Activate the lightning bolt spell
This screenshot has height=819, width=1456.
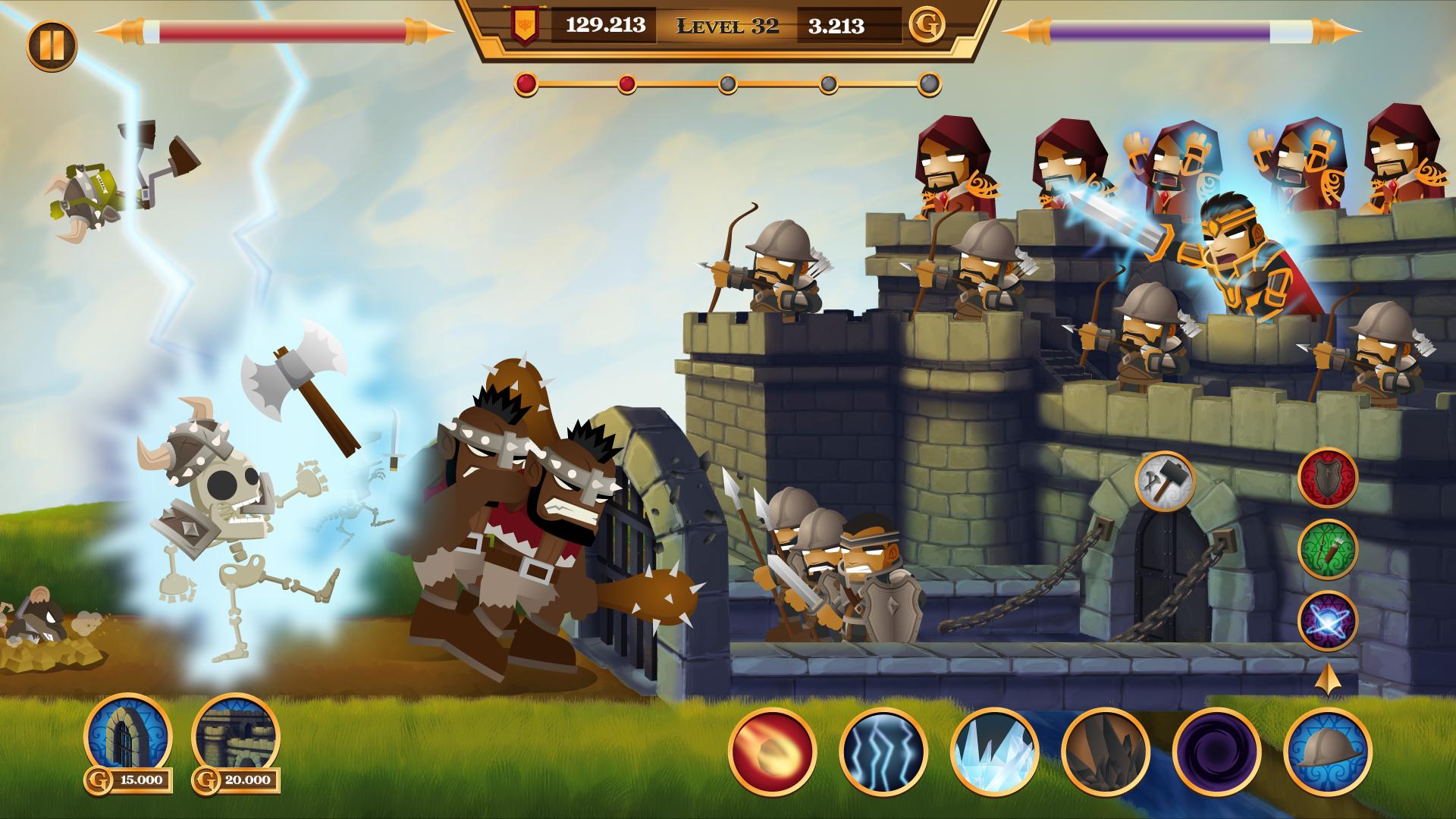pos(883,751)
